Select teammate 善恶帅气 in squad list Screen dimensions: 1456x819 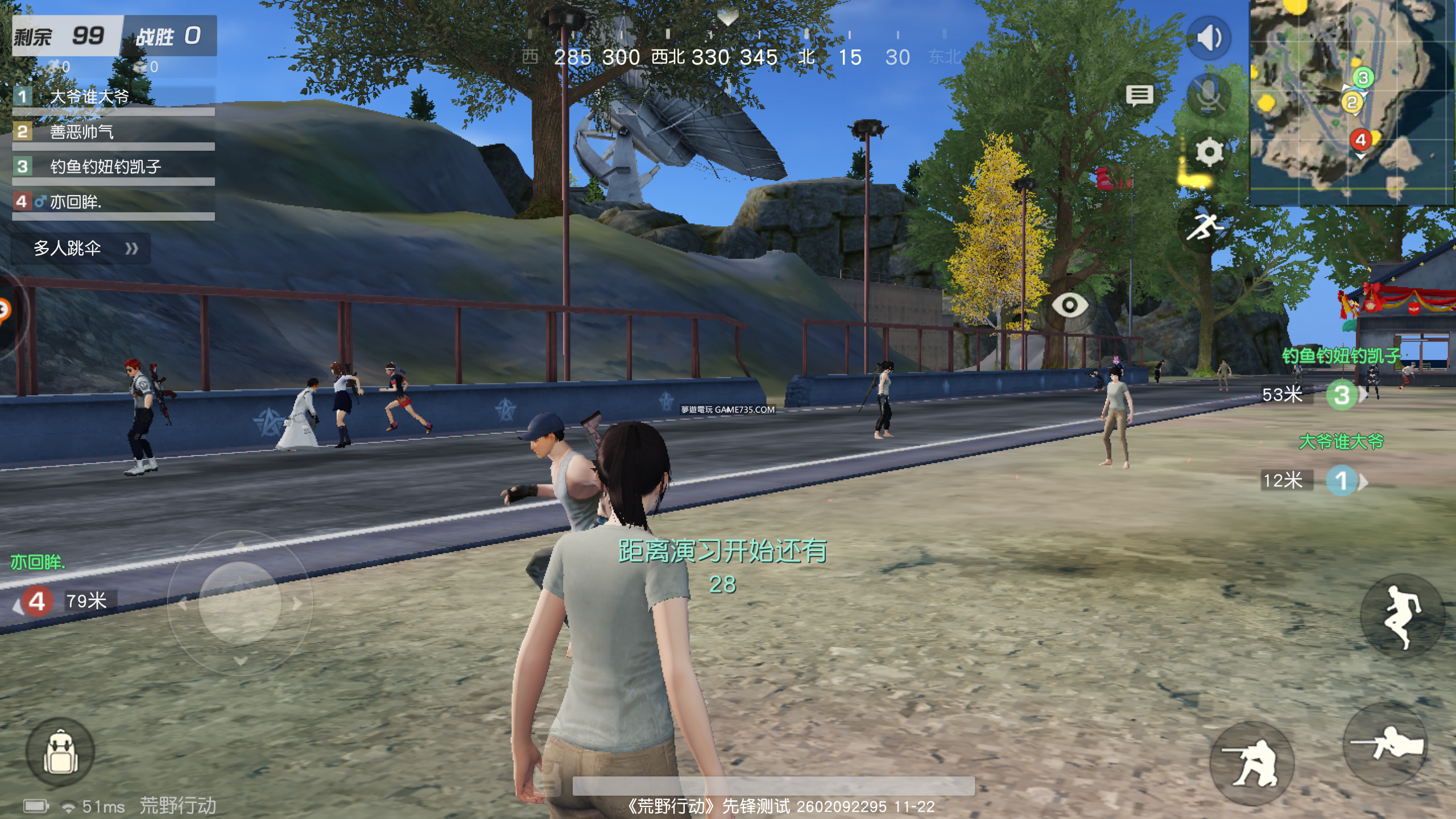(114, 133)
